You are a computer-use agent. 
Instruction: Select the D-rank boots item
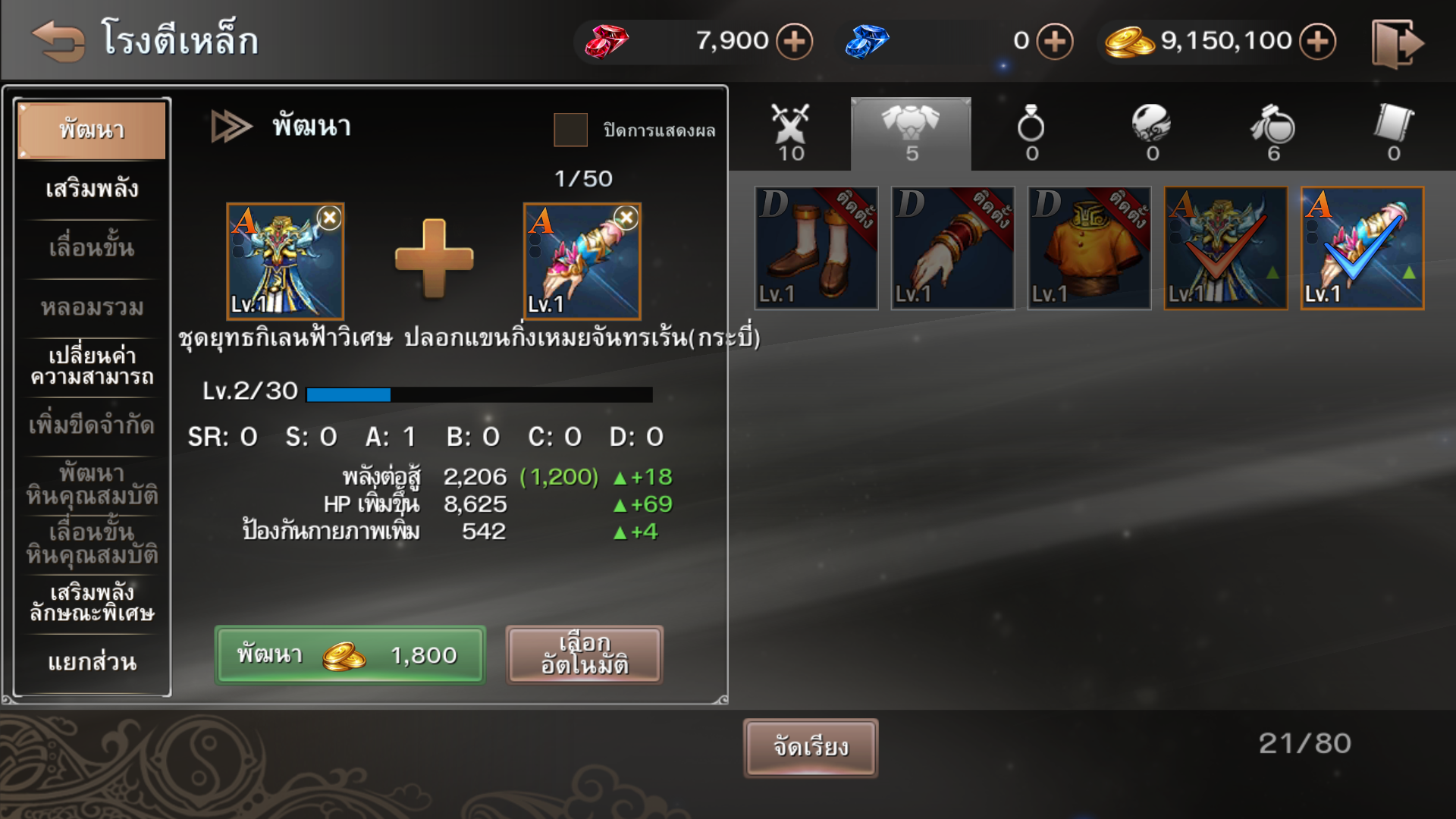tap(816, 248)
